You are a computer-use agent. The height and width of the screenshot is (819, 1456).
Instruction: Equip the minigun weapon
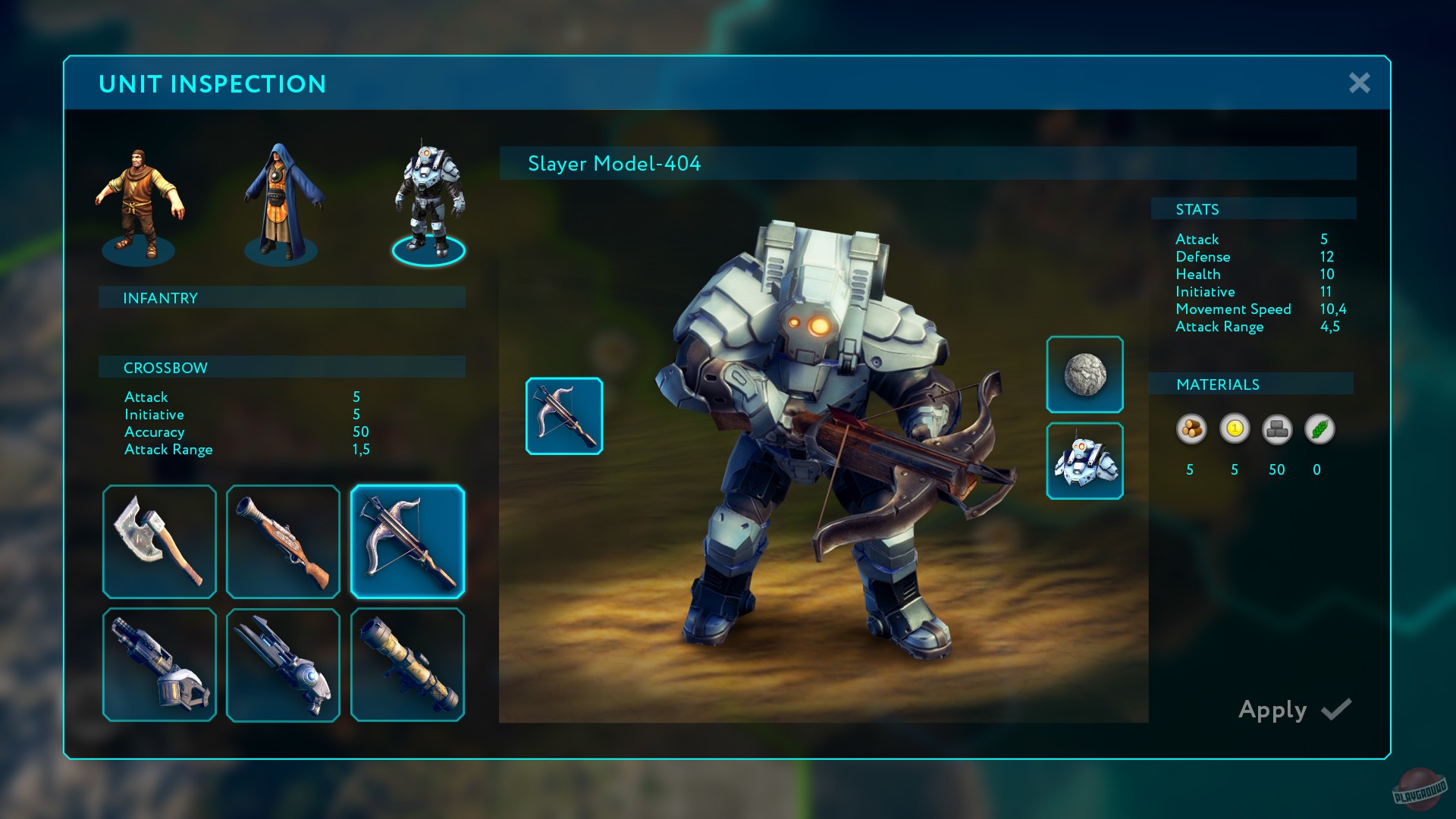click(159, 665)
